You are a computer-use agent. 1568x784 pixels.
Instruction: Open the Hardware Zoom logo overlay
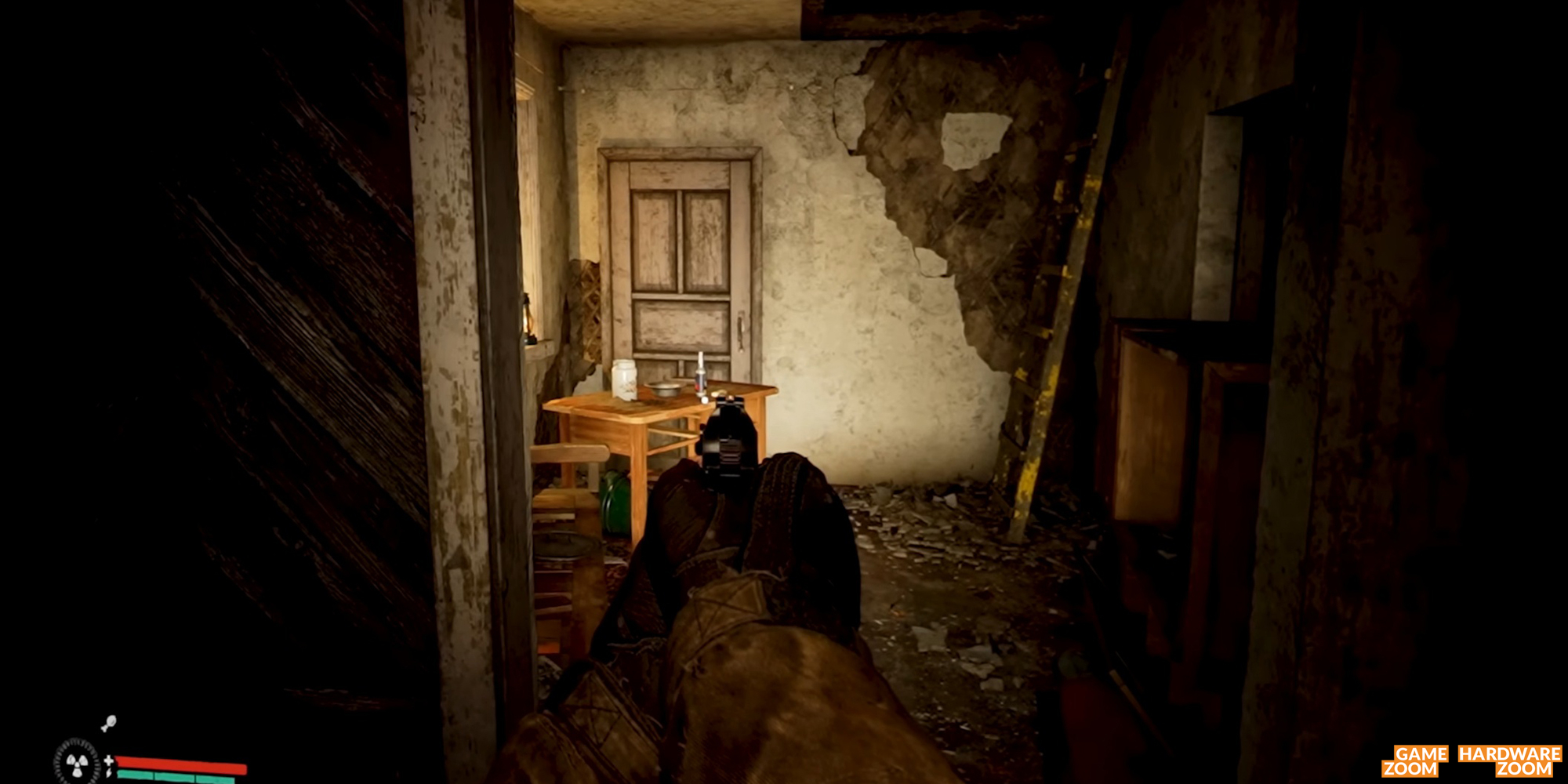(1508, 760)
